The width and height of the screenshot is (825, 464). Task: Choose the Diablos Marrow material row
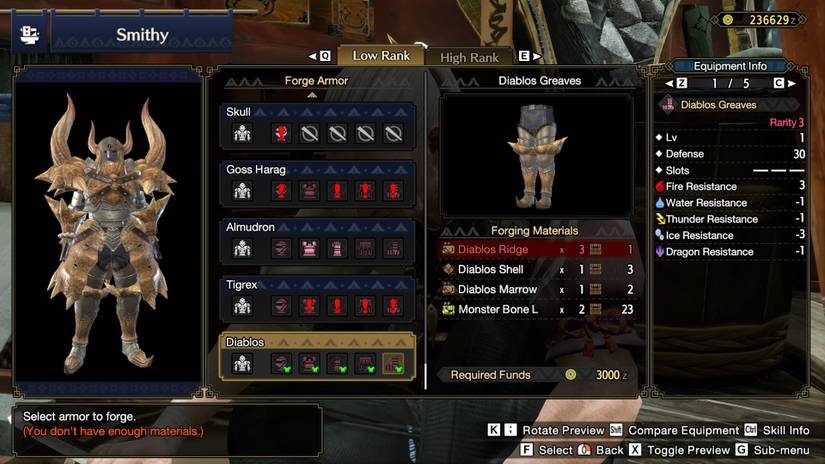pos(537,290)
